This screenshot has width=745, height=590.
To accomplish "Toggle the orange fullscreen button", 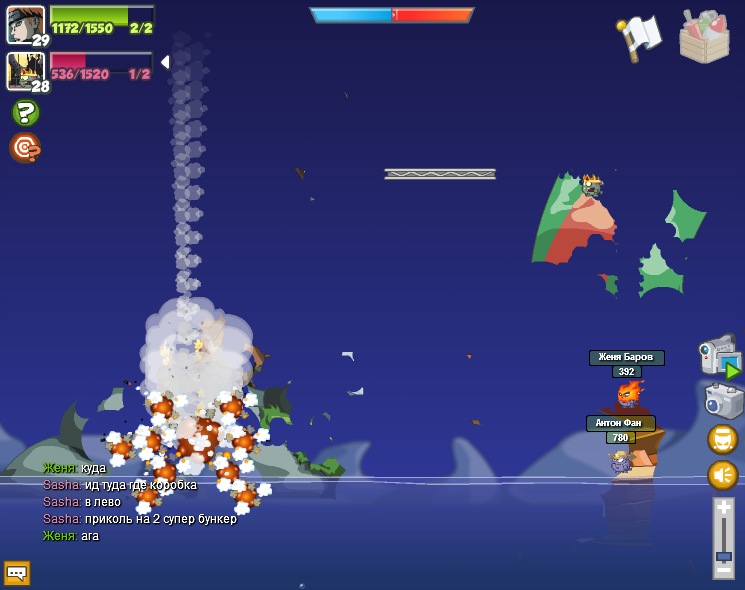I will [x=723, y=439].
